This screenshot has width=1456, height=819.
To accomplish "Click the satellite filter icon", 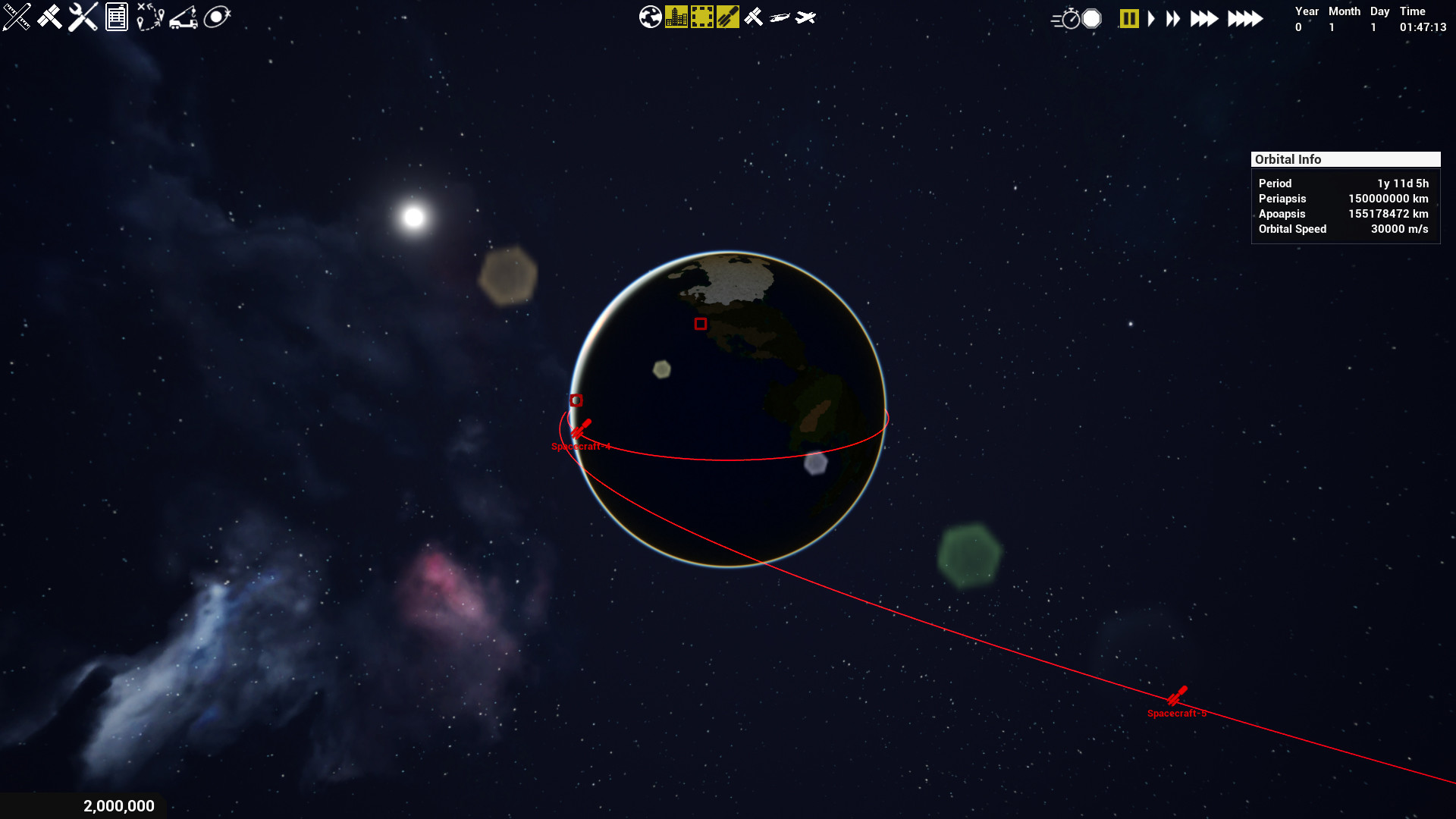I will click(753, 17).
